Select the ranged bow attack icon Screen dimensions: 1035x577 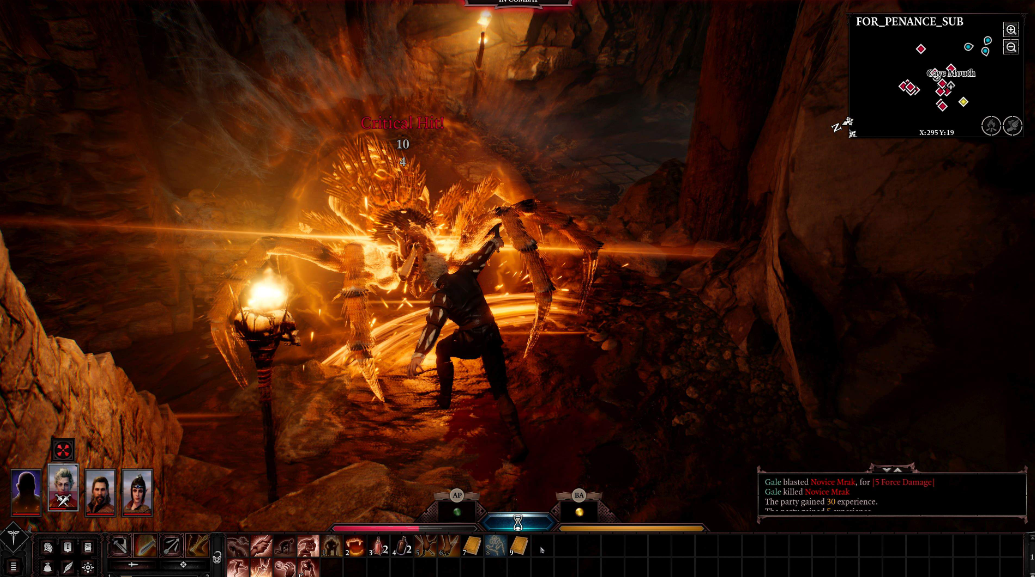(x=171, y=546)
